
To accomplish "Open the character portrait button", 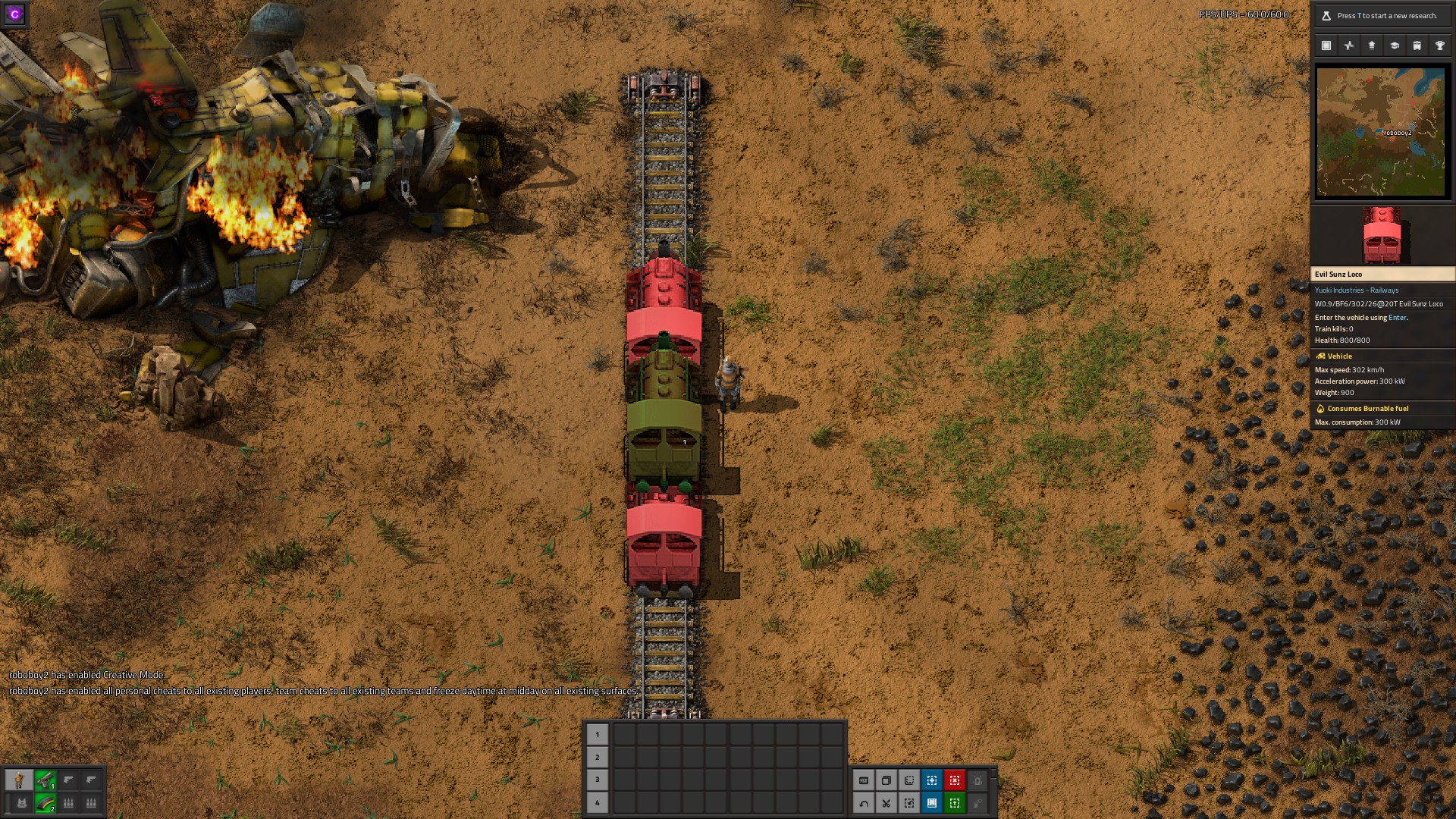I will (x=20, y=780).
